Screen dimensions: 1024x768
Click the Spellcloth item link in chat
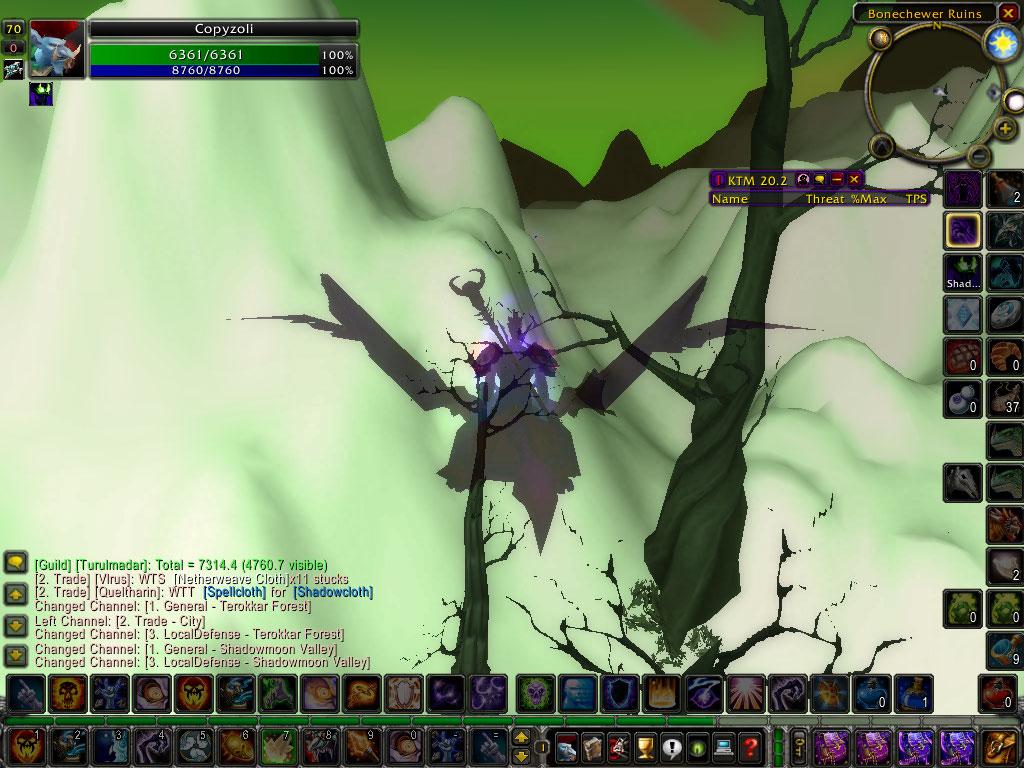point(236,592)
